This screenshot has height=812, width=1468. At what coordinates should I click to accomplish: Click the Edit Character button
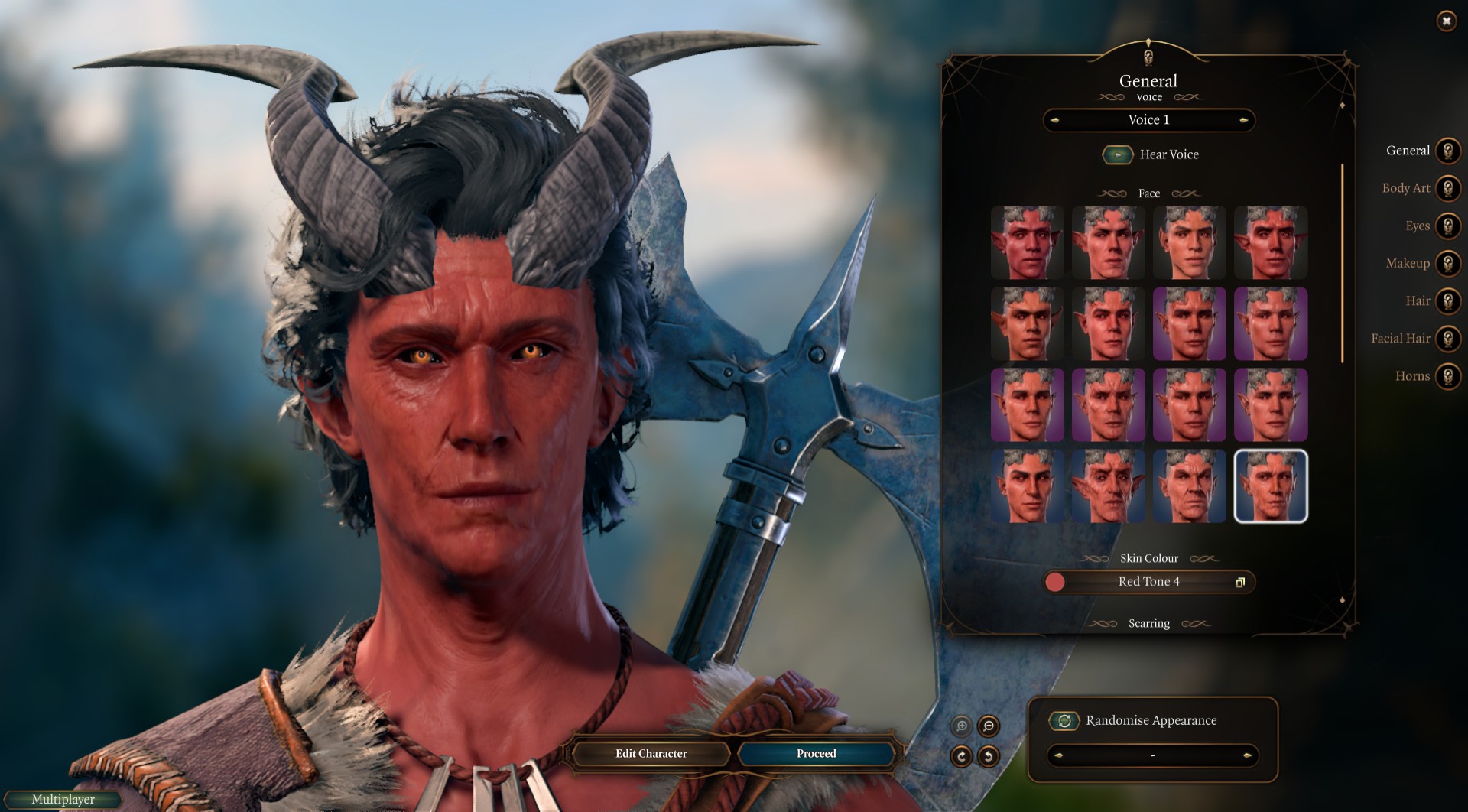coord(651,753)
